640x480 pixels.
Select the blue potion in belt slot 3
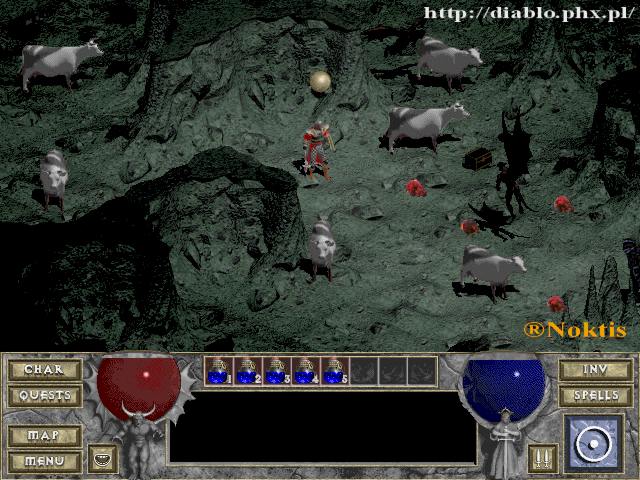tap(277, 372)
